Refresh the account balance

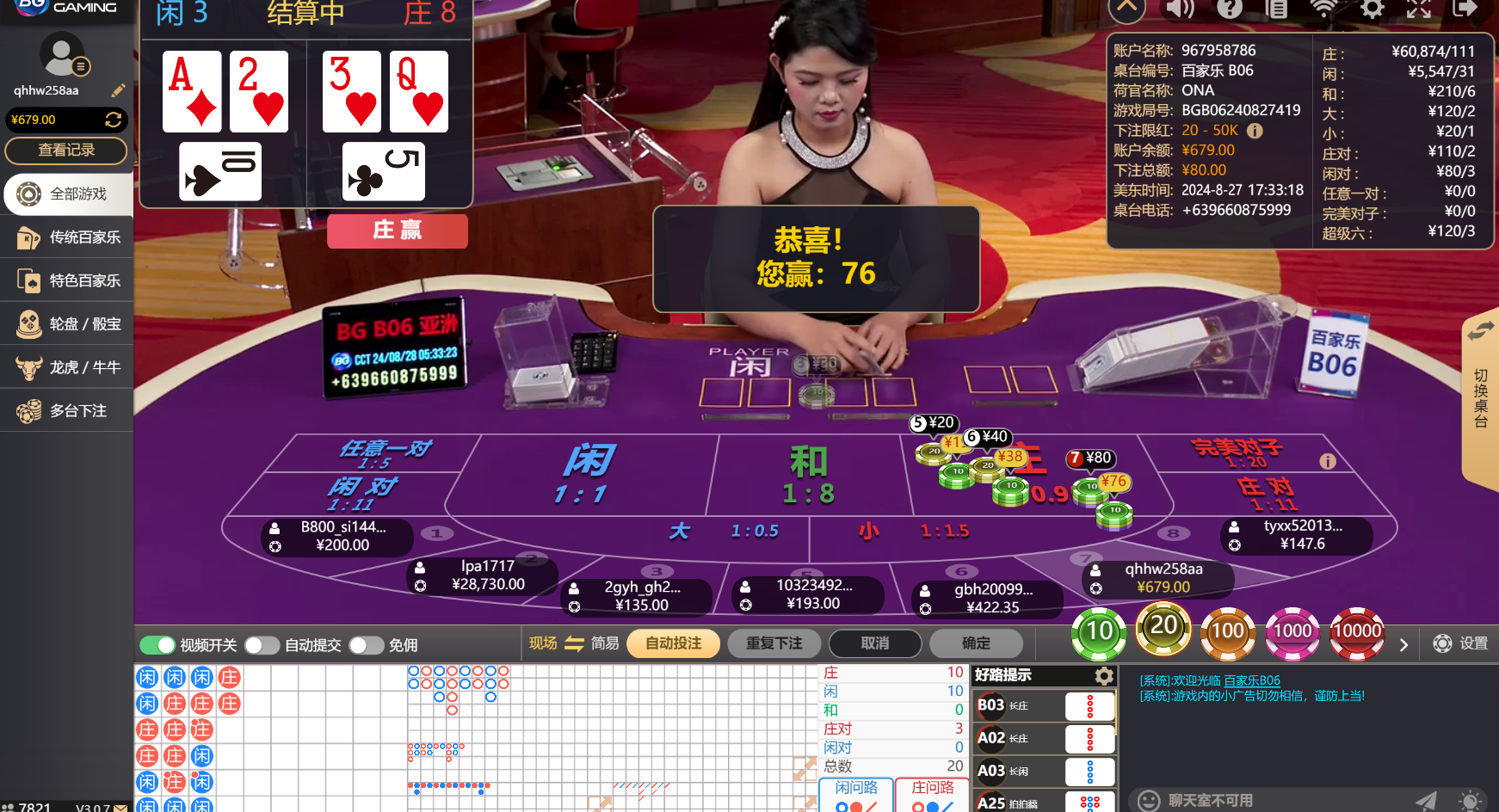(x=114, y=120)
